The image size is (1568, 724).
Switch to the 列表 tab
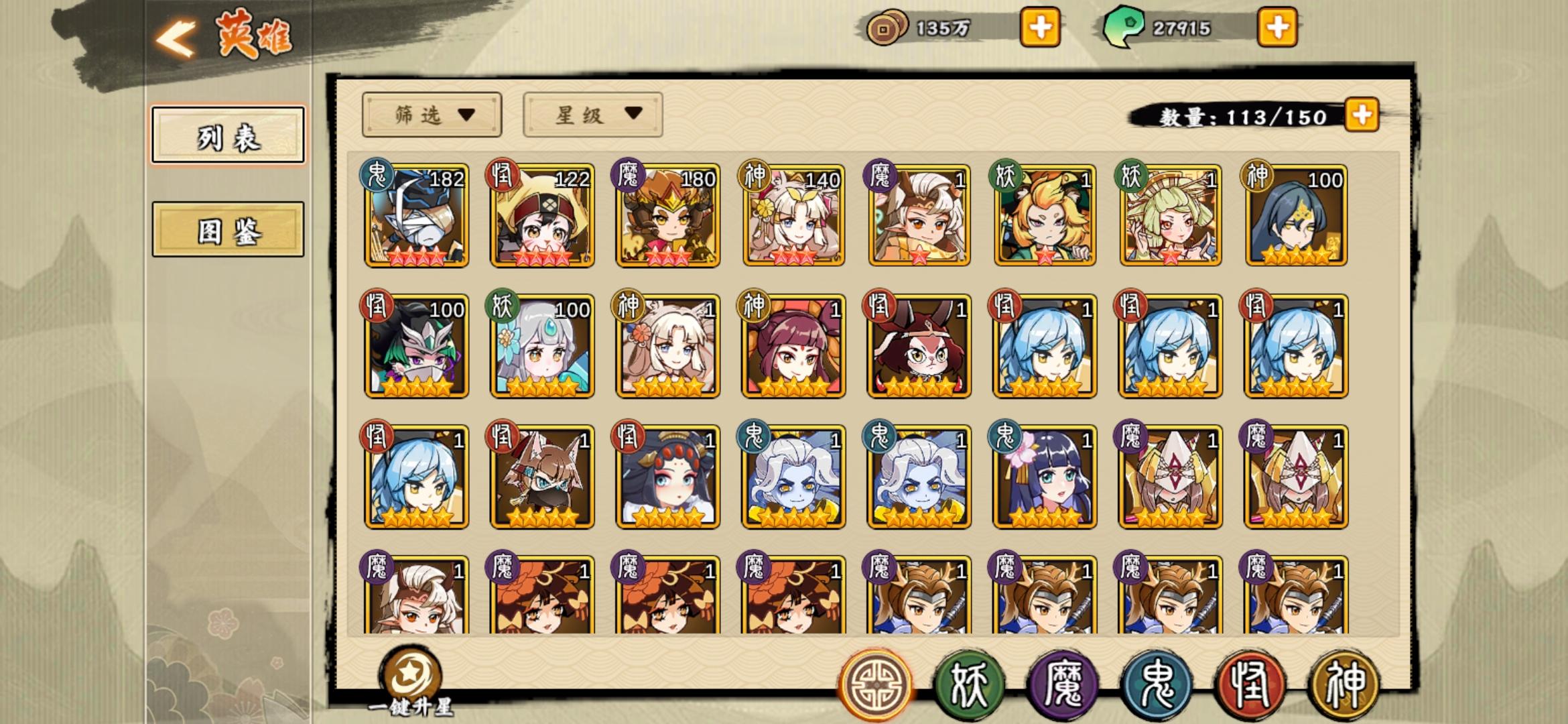coord(228,133)
